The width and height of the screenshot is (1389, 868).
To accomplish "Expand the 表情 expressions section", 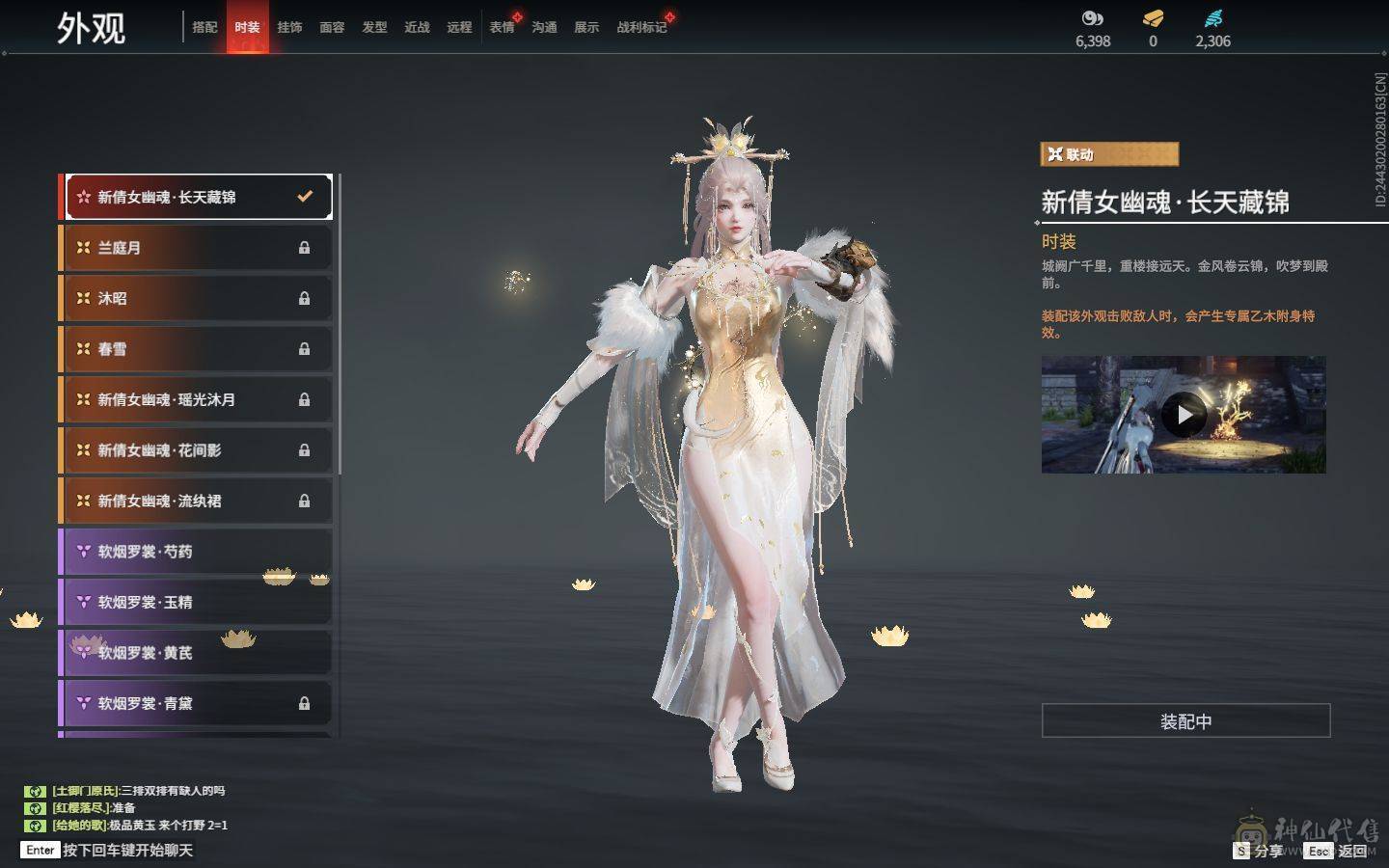I will pyautogui.click(x=501, y=27).
